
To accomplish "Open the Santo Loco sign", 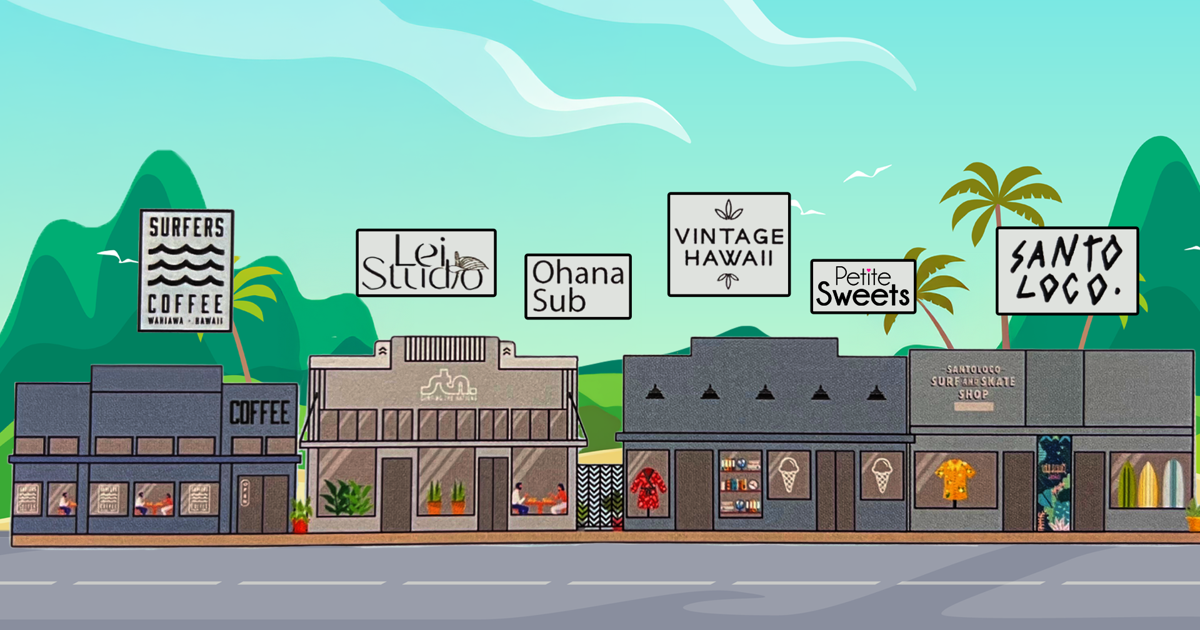I will coord(1067,270).
